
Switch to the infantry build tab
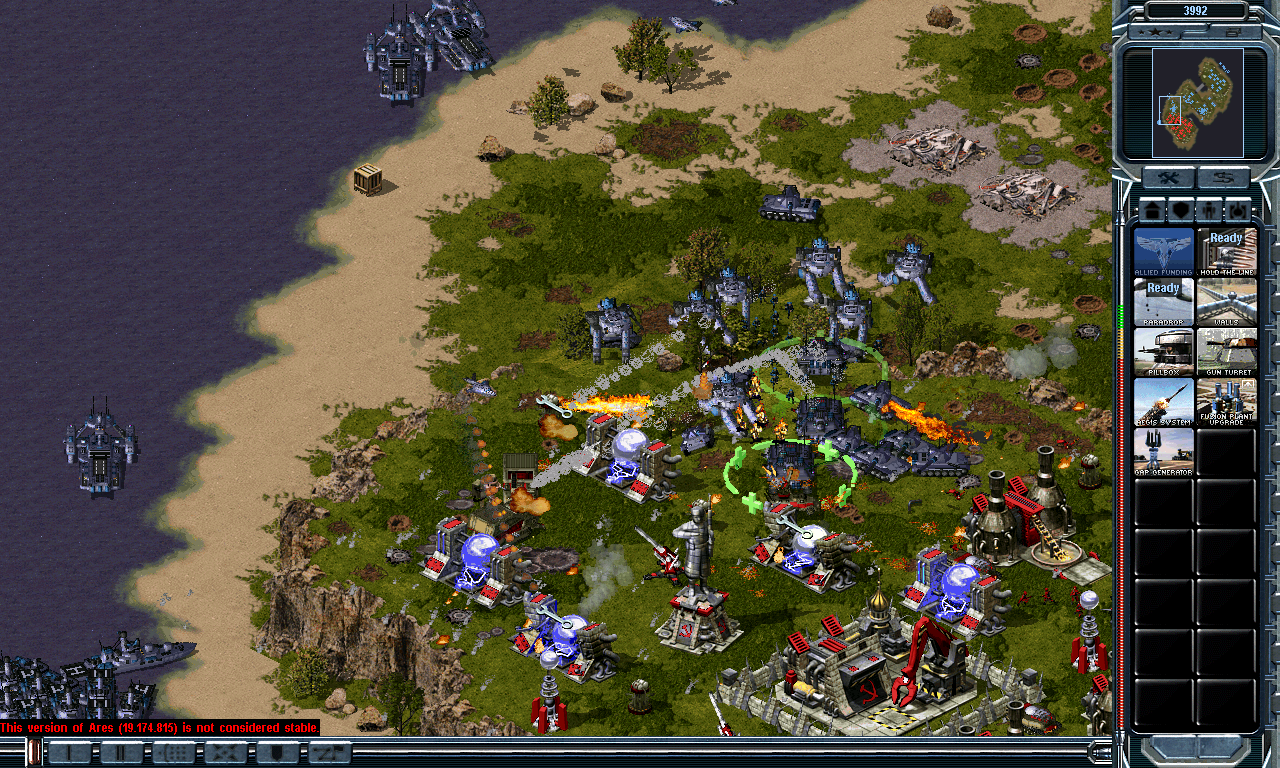(1210, 210)
